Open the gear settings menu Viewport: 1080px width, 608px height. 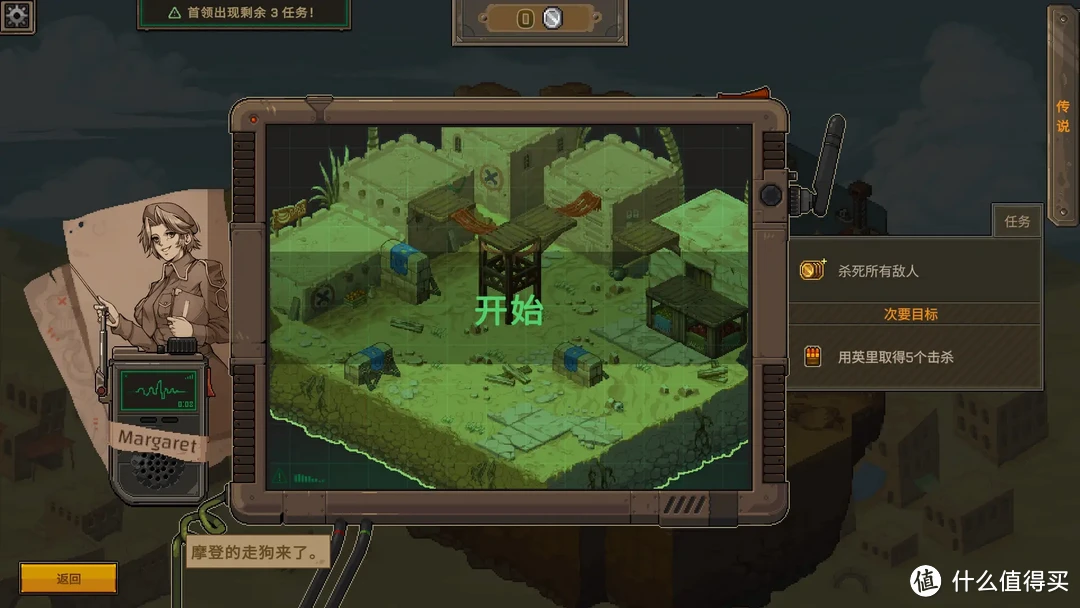17,15
